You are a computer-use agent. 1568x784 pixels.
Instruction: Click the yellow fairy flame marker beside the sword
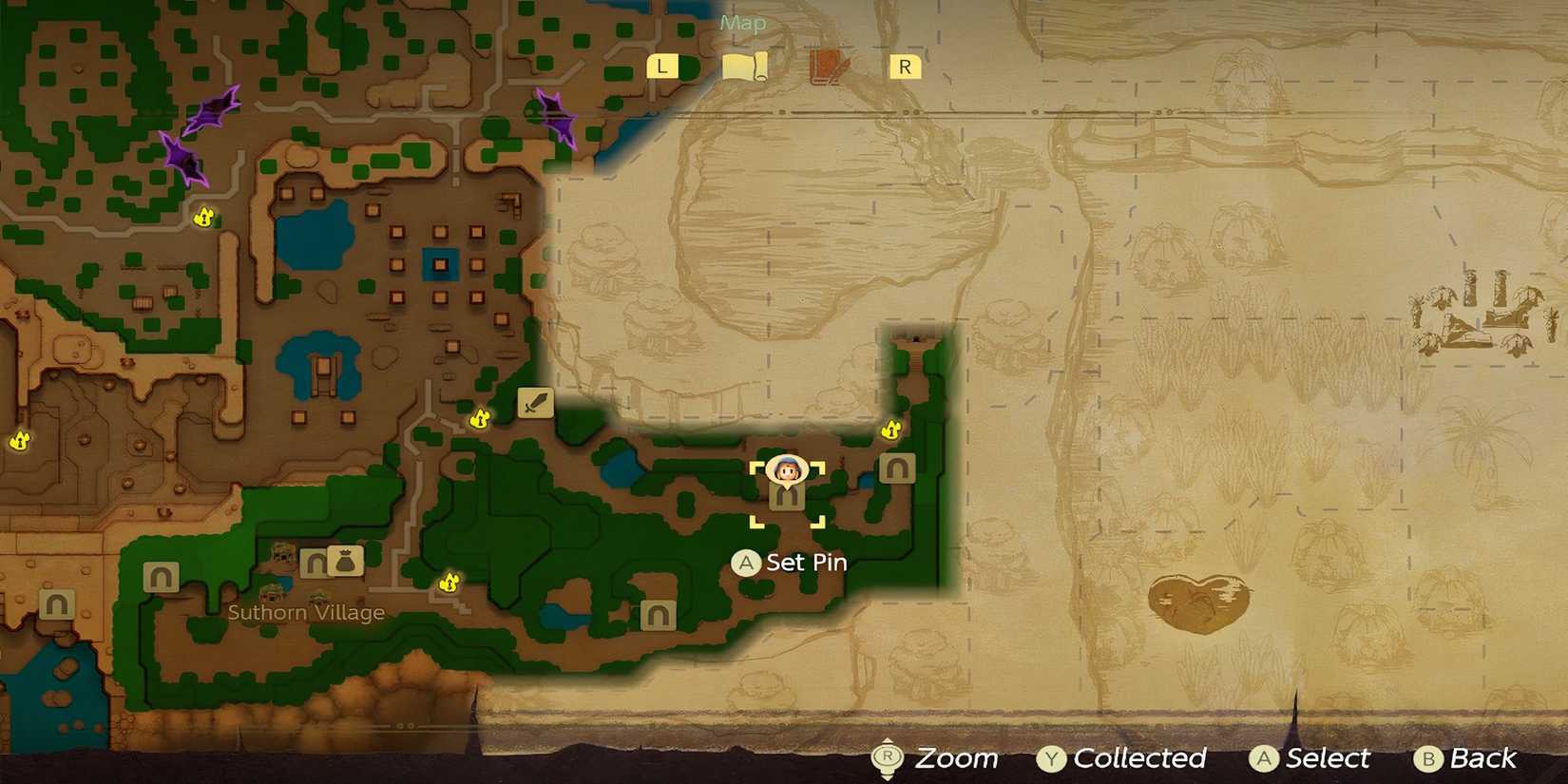pyautogui.click(x=480, y=419)
